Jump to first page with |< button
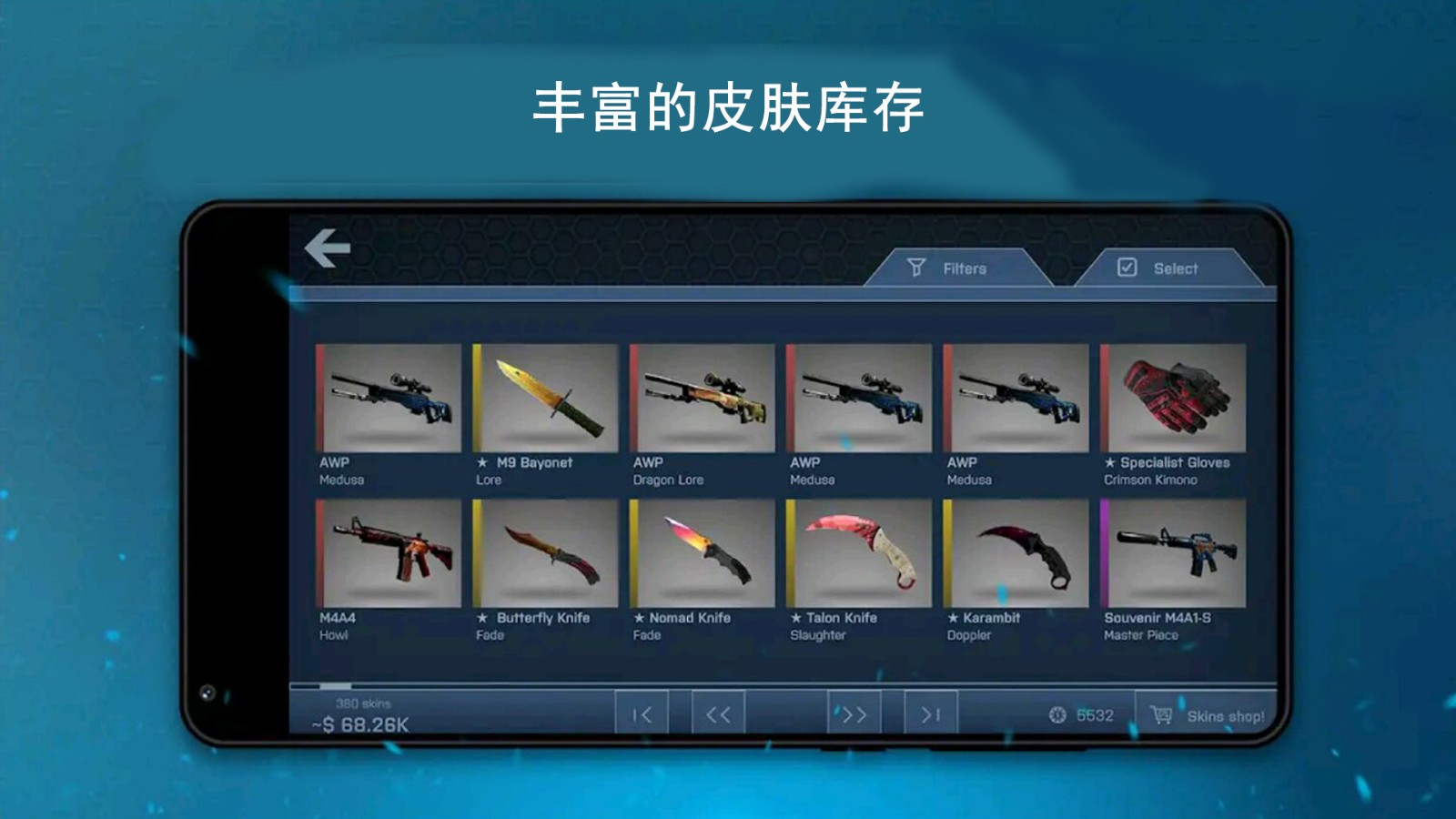The height and width of the screenshot is (819, 1456). (642, 715)
